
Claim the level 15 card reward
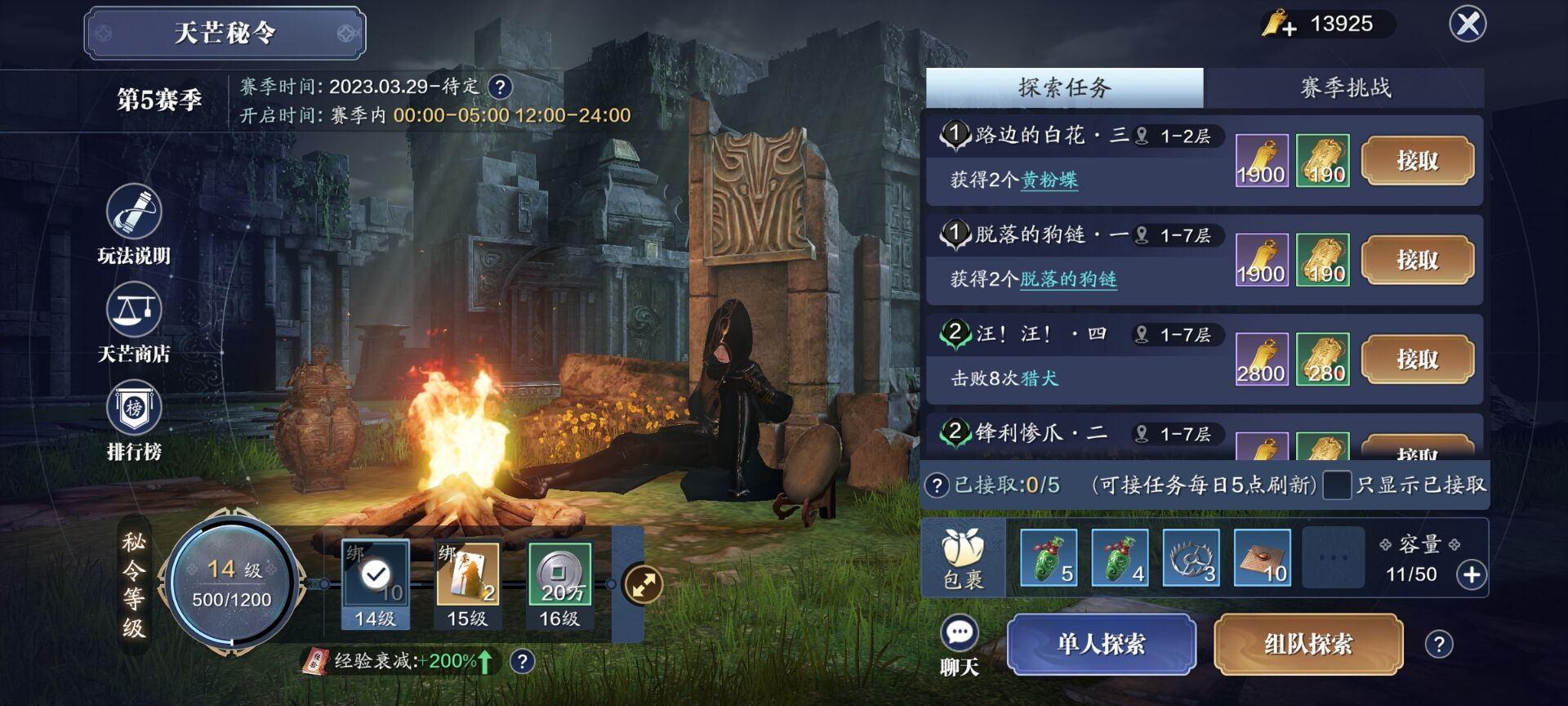(467, 575)
